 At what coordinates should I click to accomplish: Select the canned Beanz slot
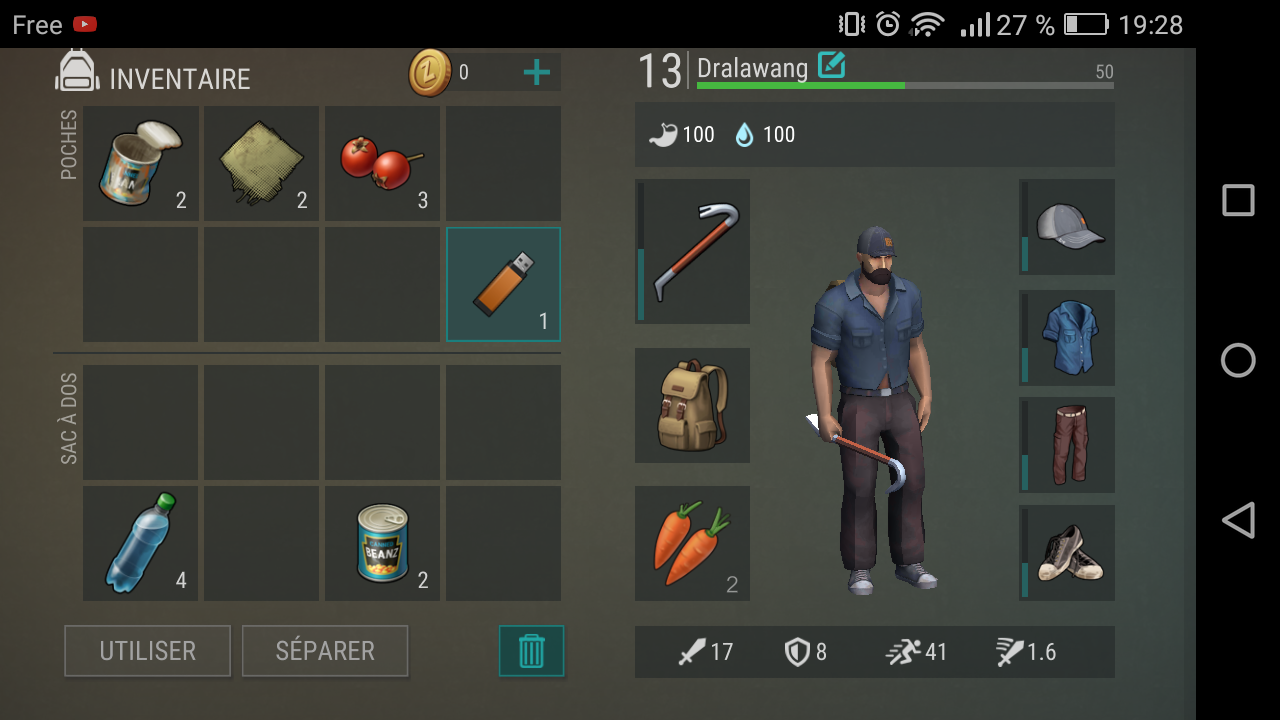click(383, 543)
